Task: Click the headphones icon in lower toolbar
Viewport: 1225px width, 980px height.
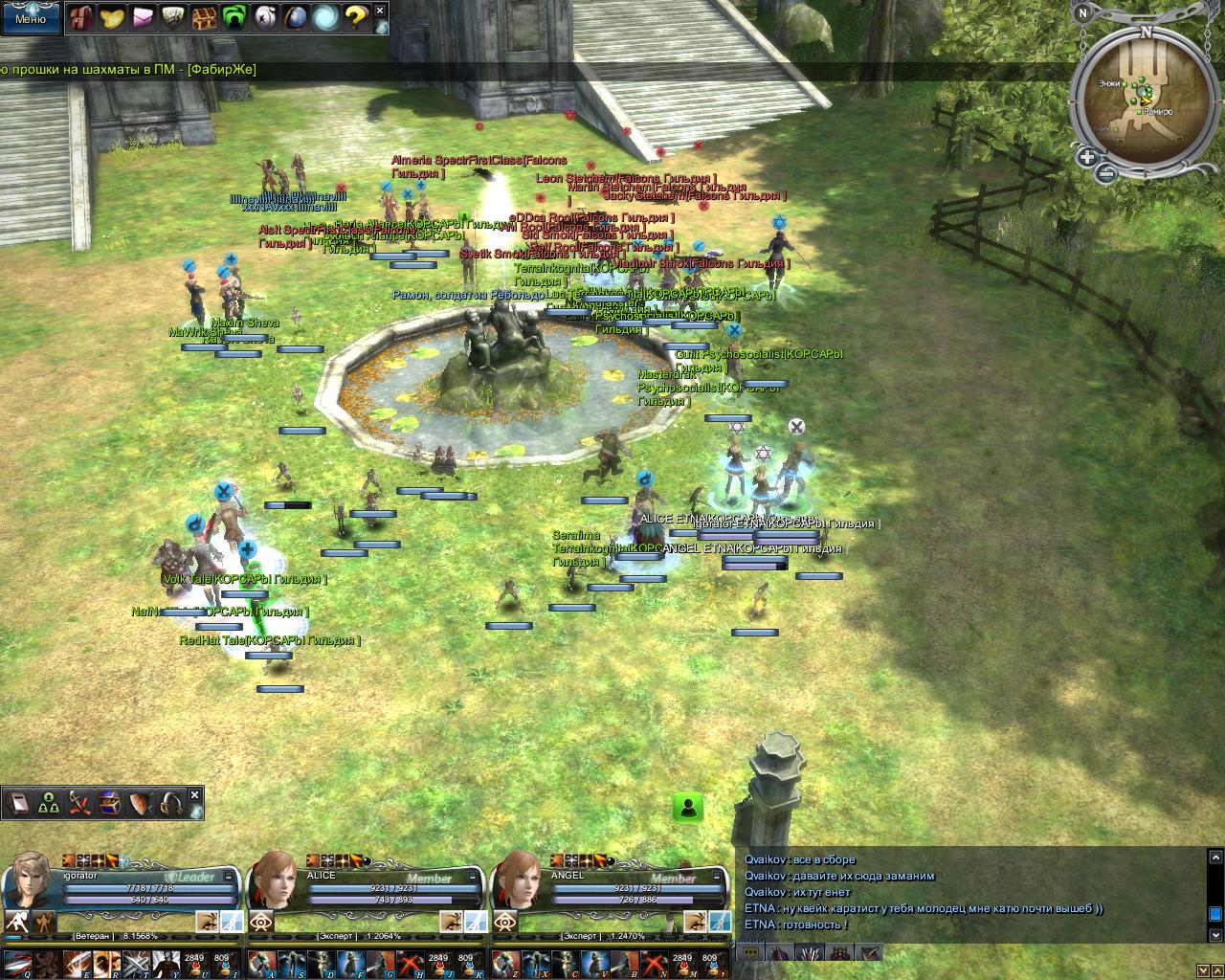Action: coord(171,803)
